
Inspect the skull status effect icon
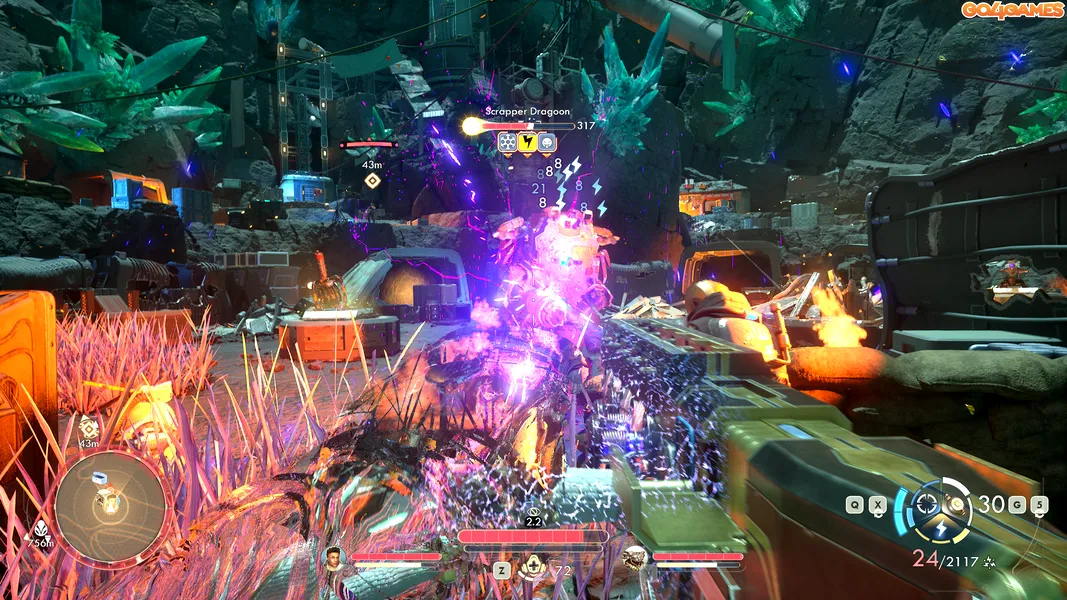[x=547, y=142]
